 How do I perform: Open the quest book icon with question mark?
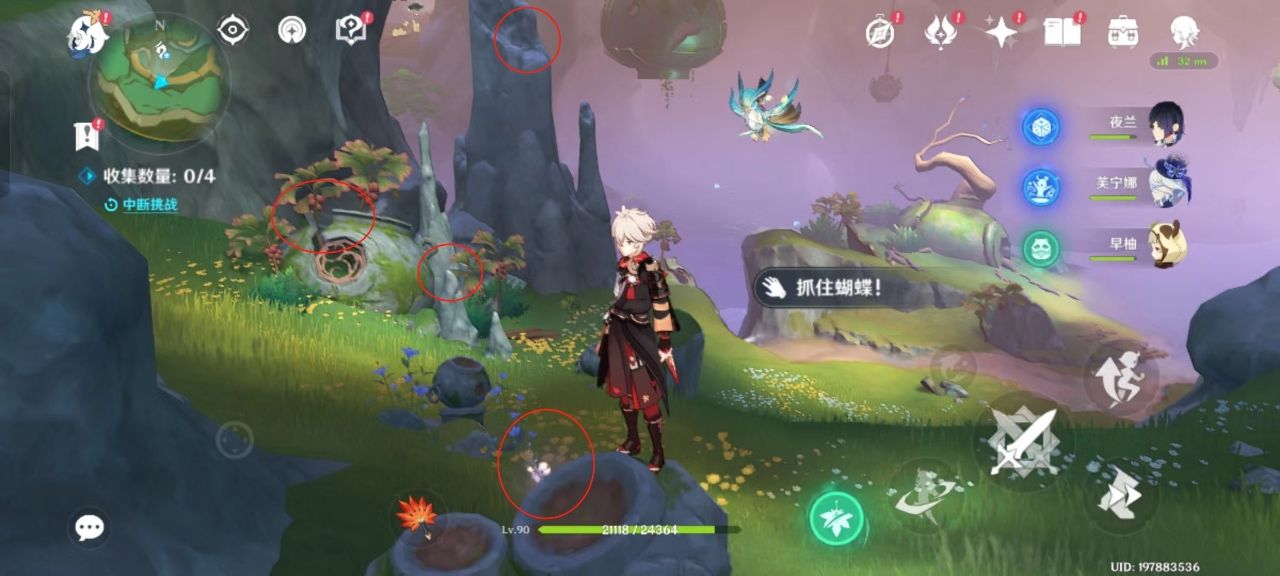click(x=350, y=30)
